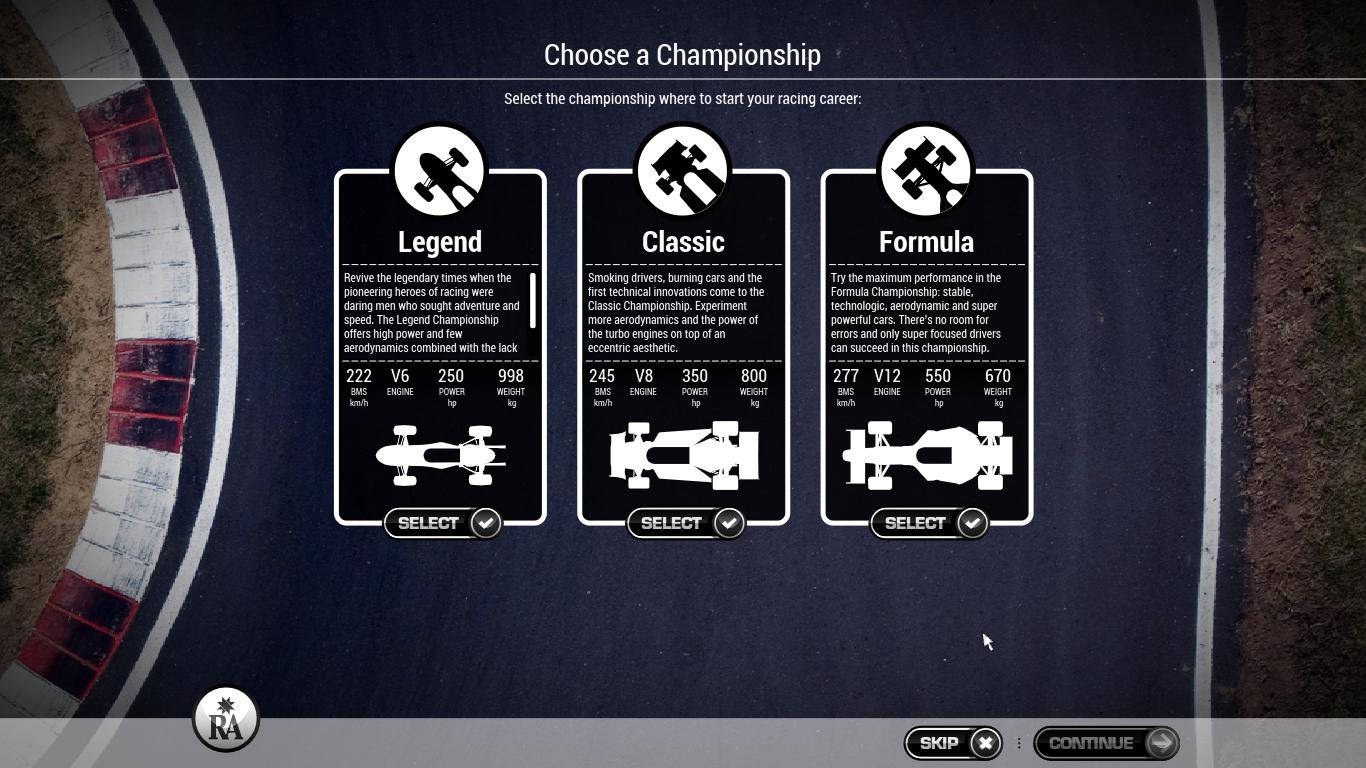Click the checkmark icon on Classic's SELECT button
Screen dimensions: 1366x768
pyautogui.click(x=728, y=522)
